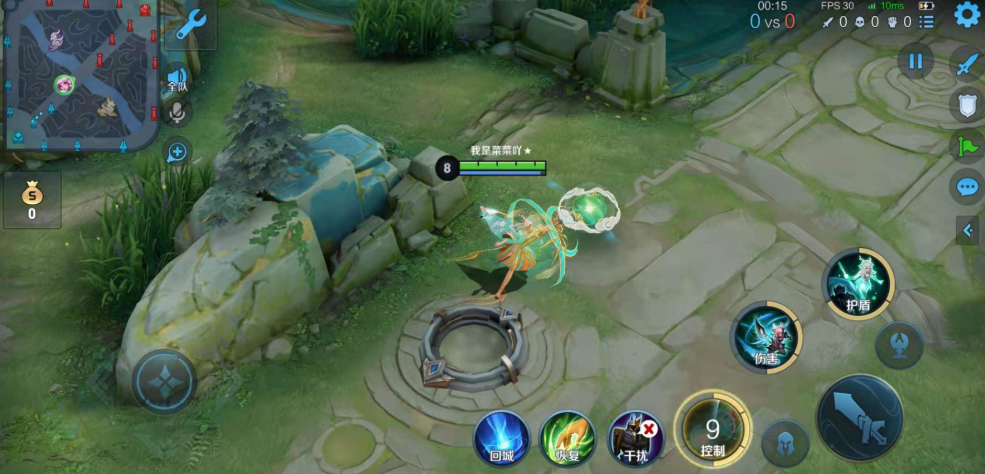985x474 pixels.
Task: Activate the 回城 recall ability
Action: (502, 438)
